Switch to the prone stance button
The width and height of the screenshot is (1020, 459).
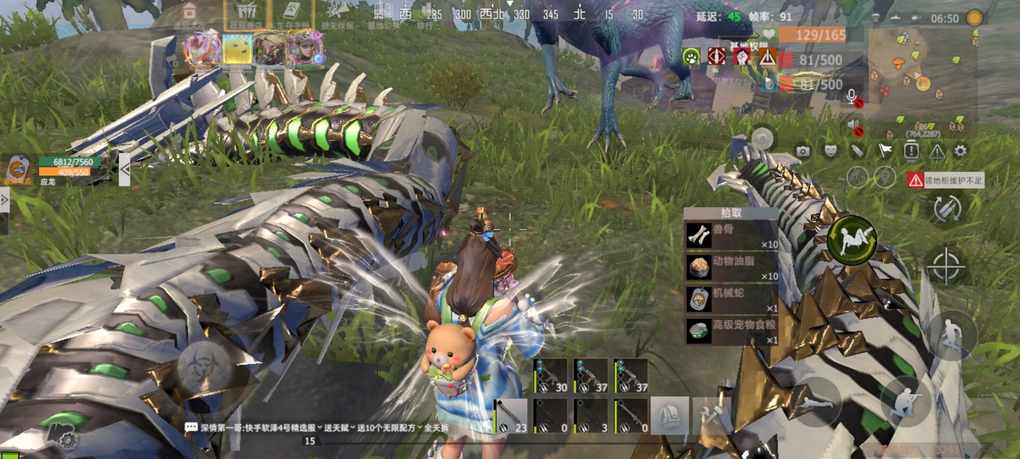818,400
